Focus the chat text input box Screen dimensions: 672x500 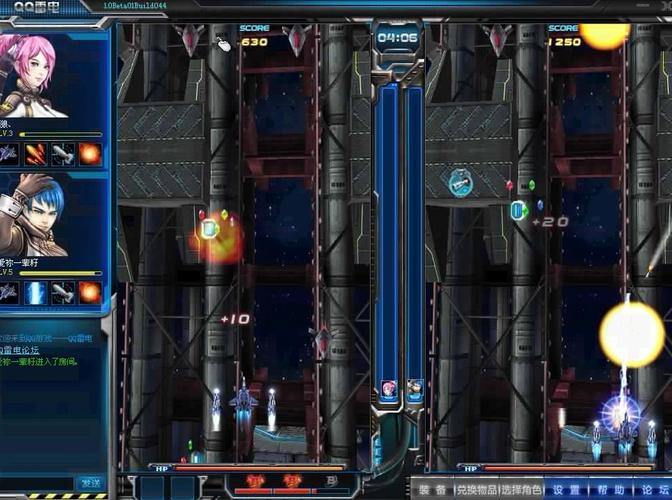click(x=38, y=483)
